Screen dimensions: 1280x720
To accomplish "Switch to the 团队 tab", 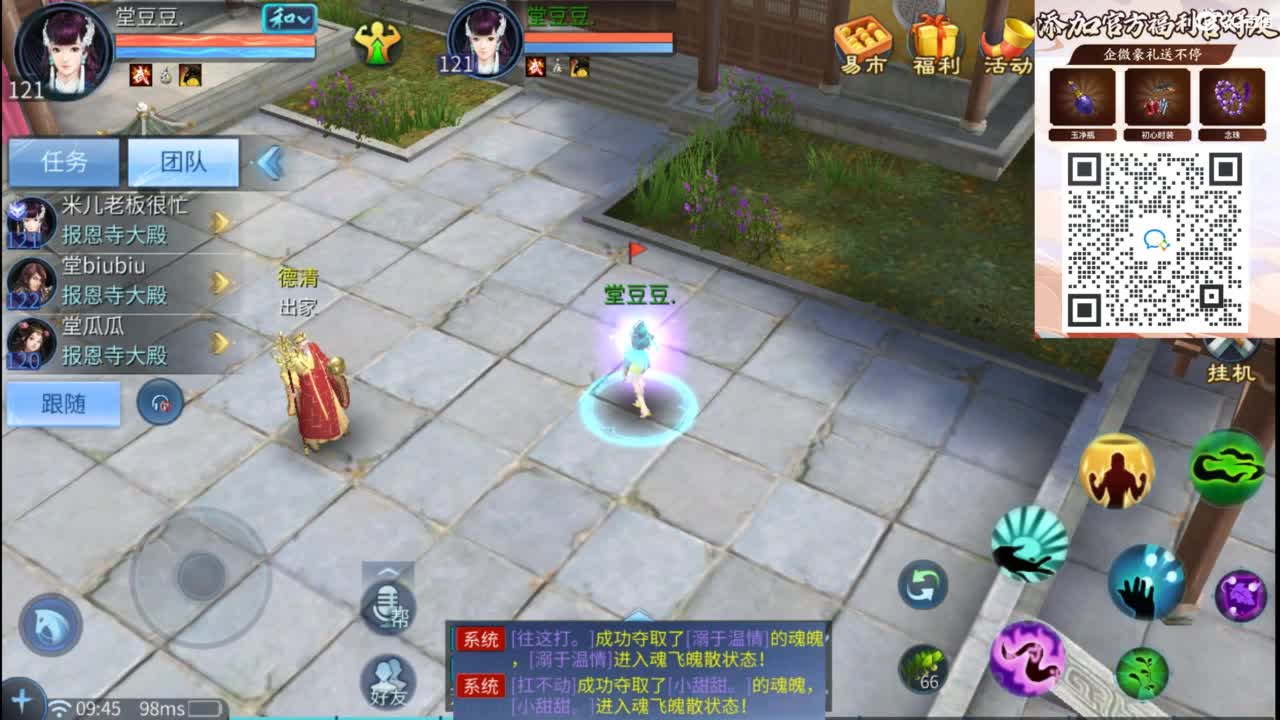I will [x=182, y=161].
